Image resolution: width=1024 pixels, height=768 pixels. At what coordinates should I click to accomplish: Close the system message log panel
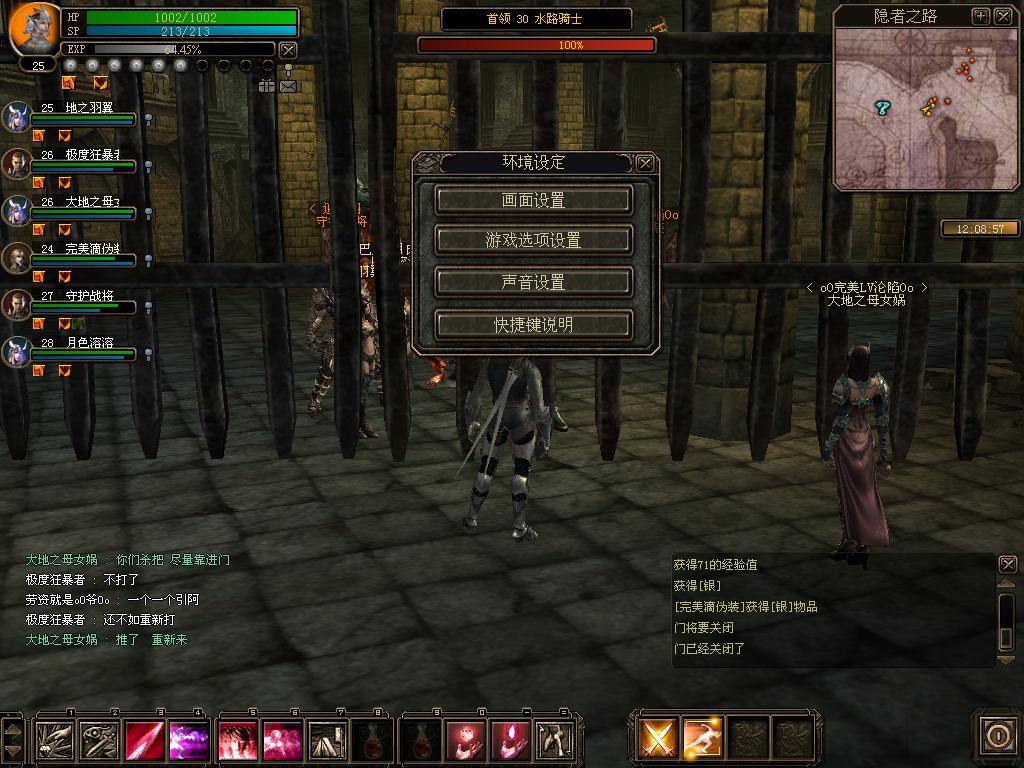click(x=1008, y=565)
